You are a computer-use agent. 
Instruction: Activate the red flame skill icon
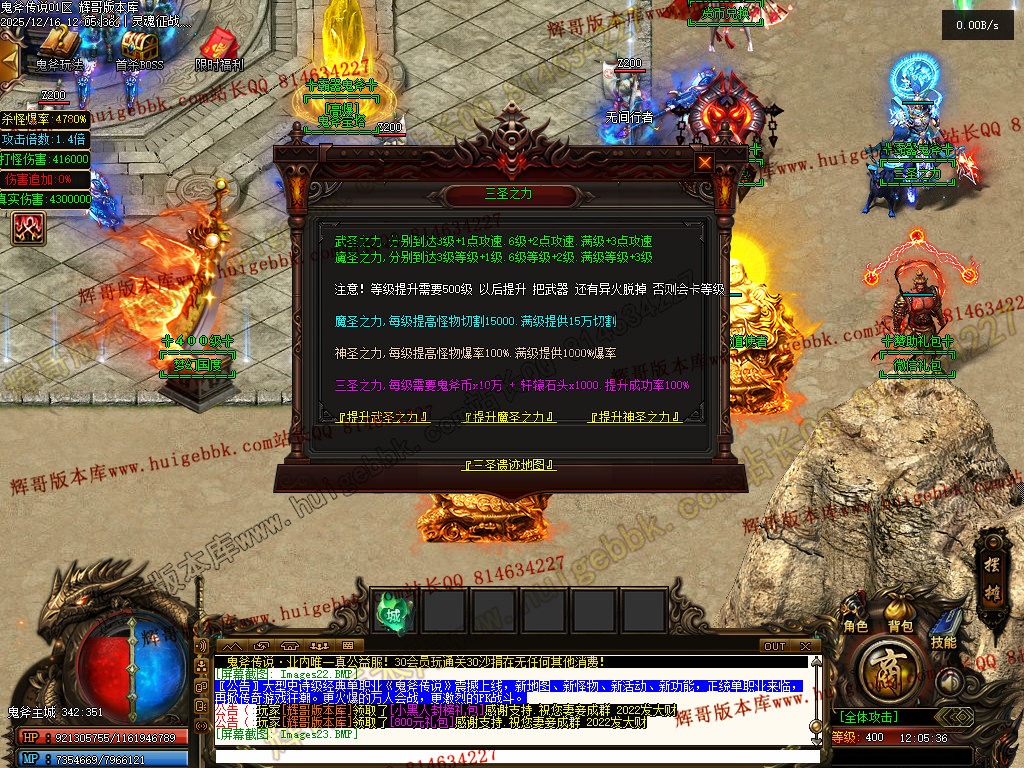point(27,229)
